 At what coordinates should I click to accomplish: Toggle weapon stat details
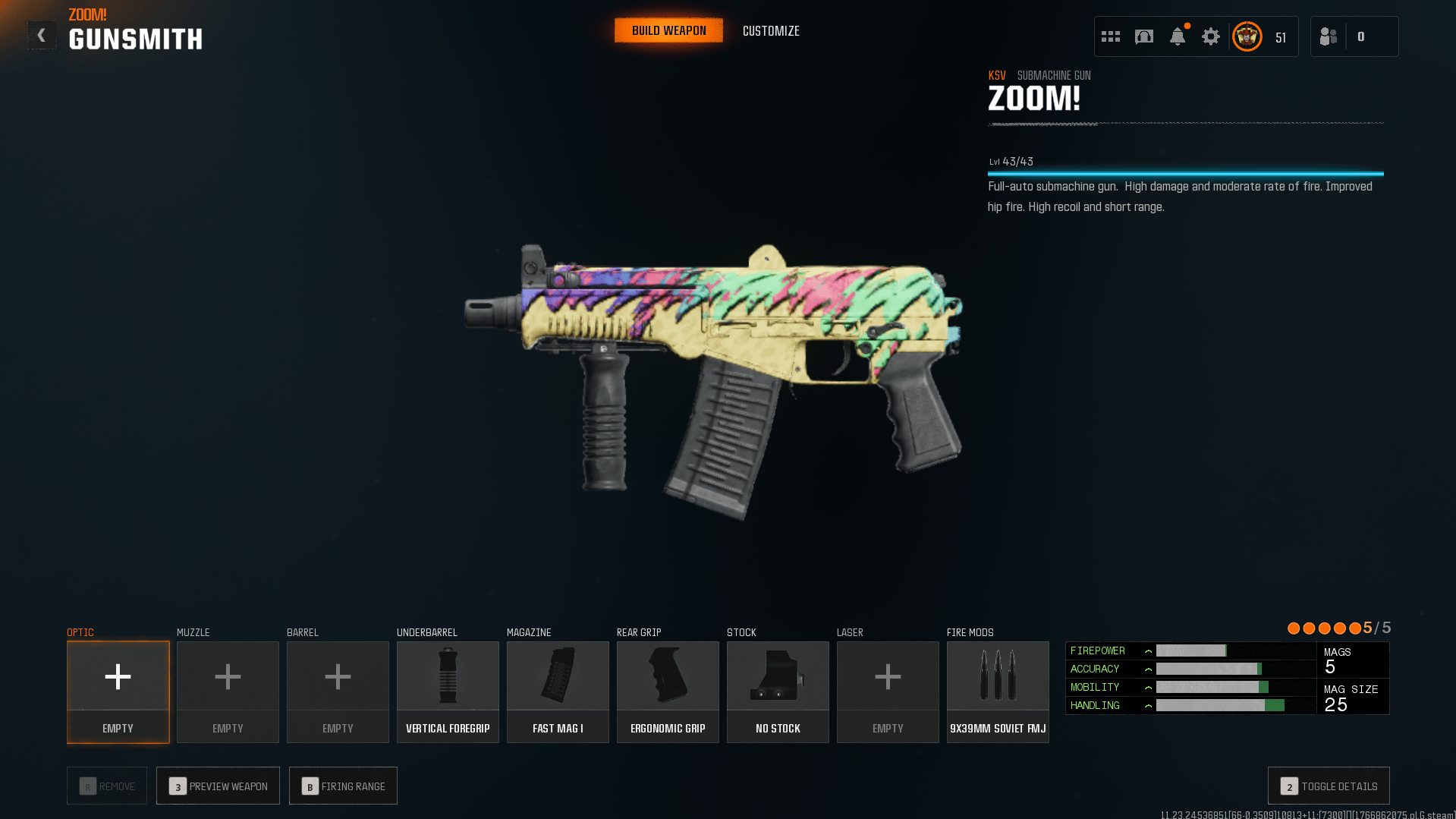pyautogui.click(x=1329, y=786)
